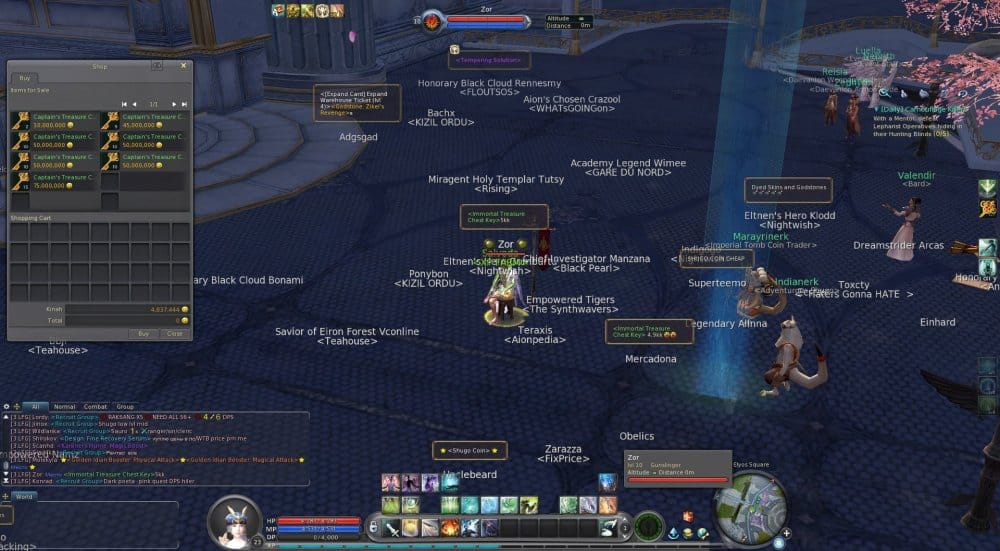This screenshot has height=551, width=1000.
Task: Switch chat to the Group tab
Action: [125, 407]
